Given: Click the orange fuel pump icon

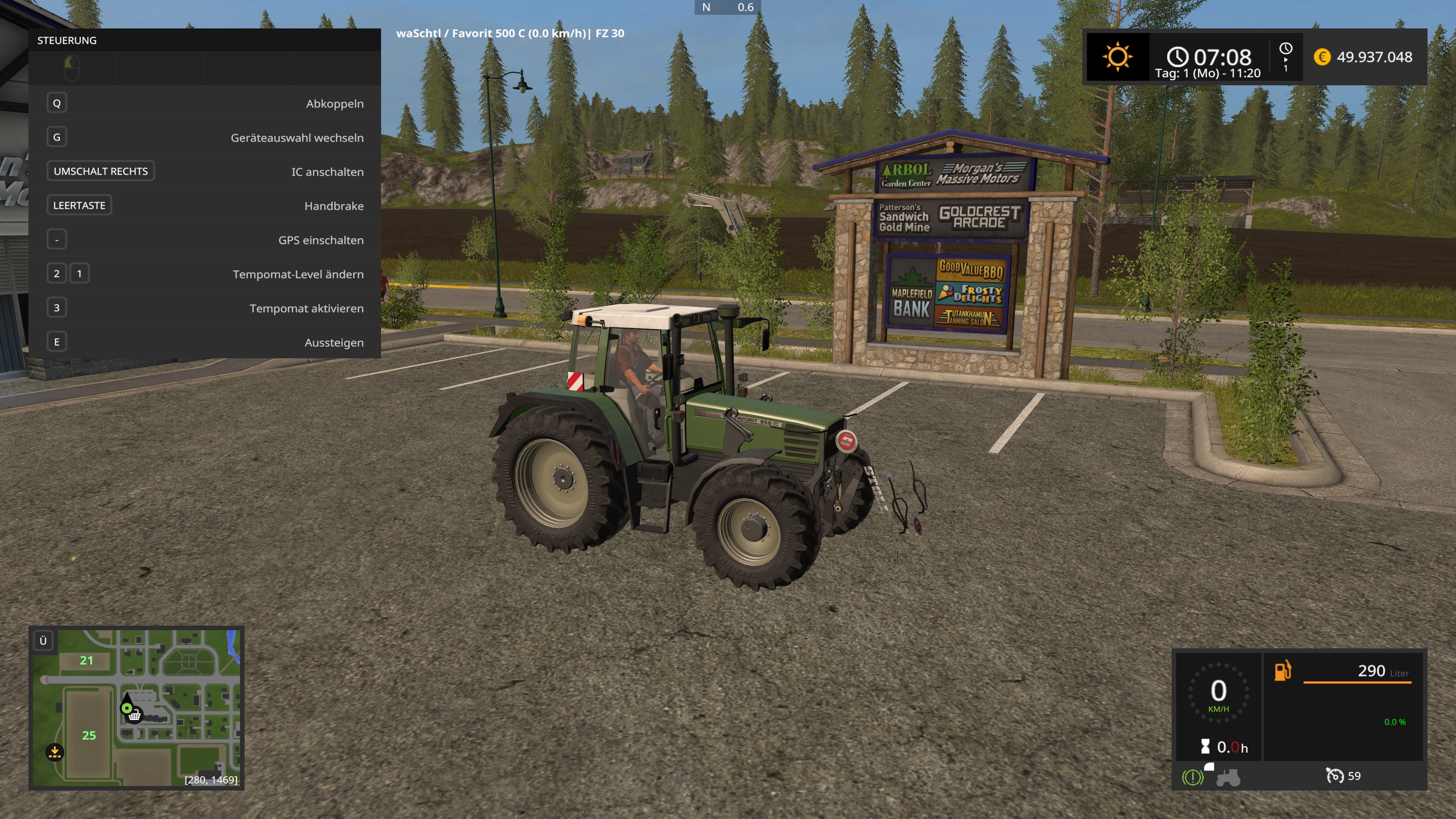Looking at the screenshot, I should coord(1282,670).
